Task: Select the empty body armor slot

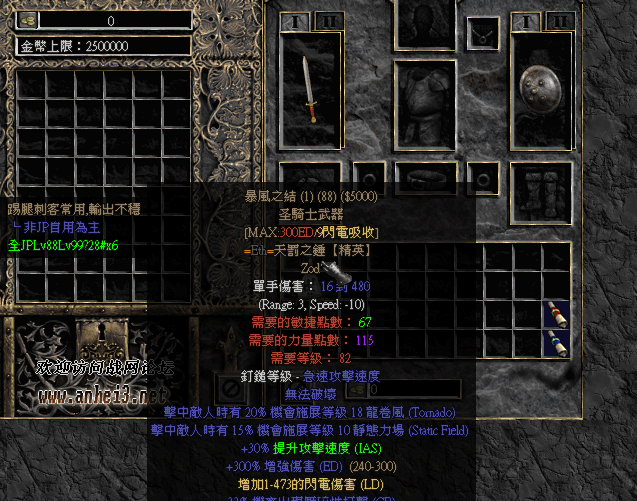Action: coord(426,104)
